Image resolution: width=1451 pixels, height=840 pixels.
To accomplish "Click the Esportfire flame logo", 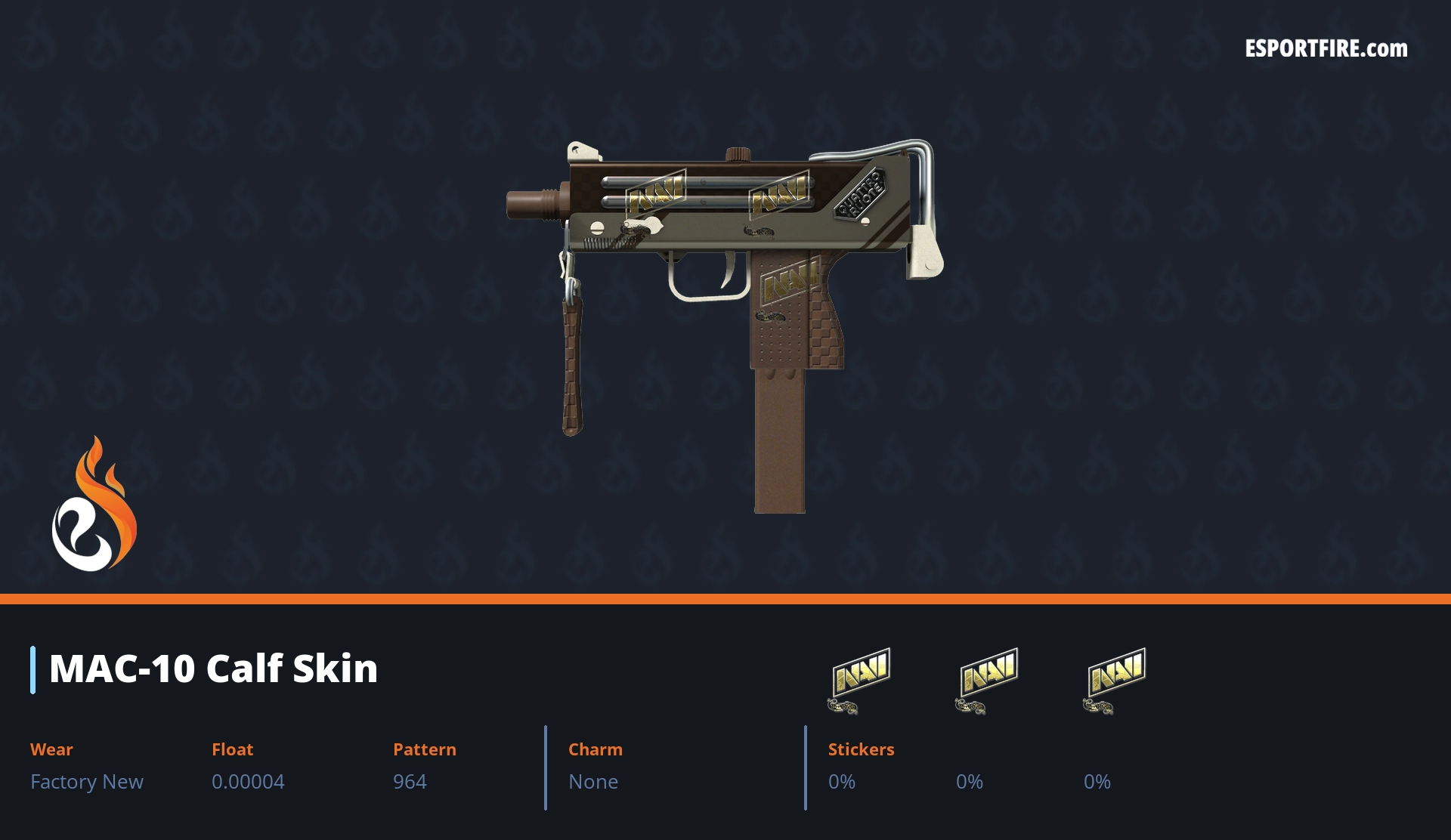I will (x=94, y=505).
